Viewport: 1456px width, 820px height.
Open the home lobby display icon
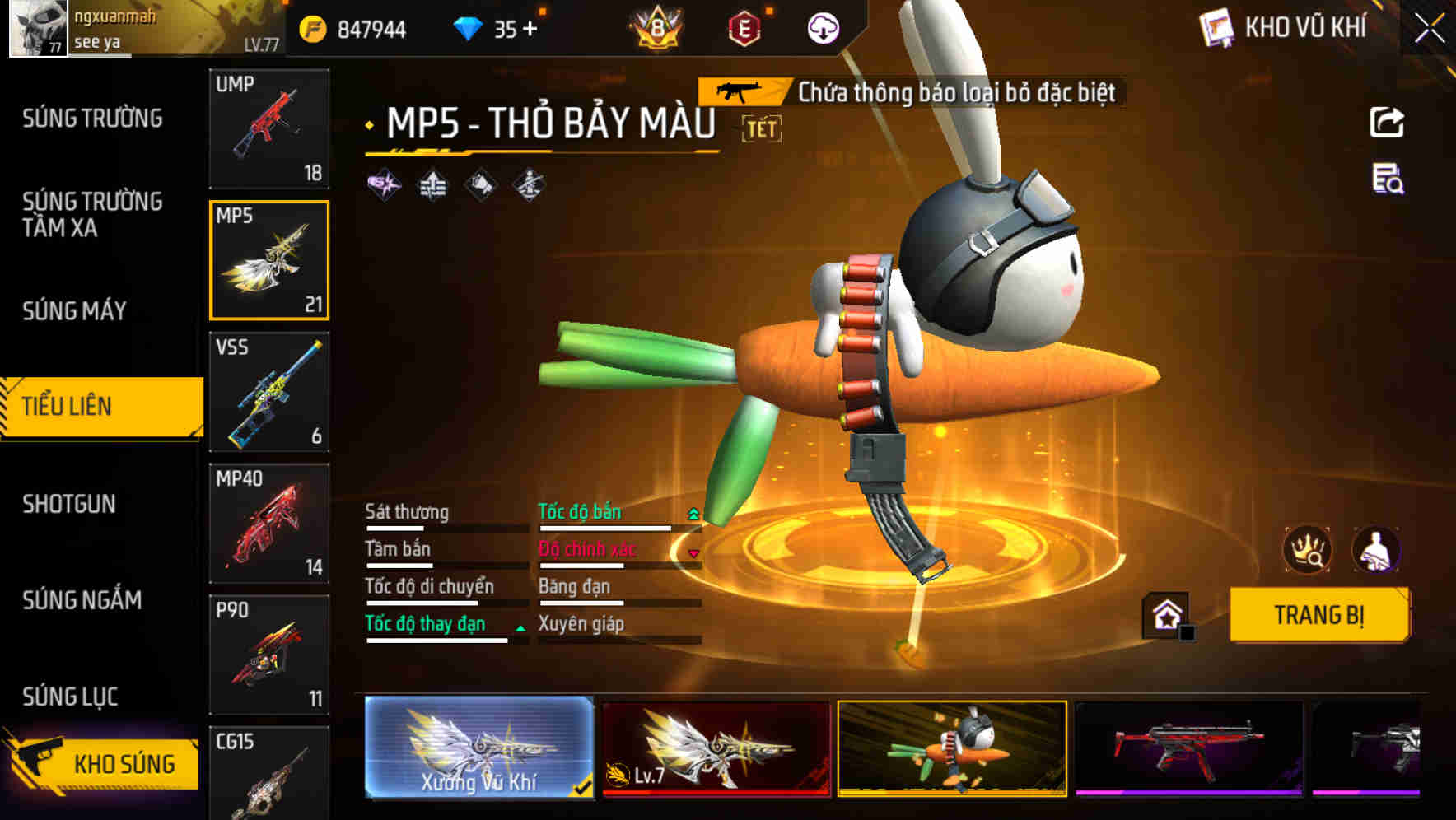[x=1166, y=615]
